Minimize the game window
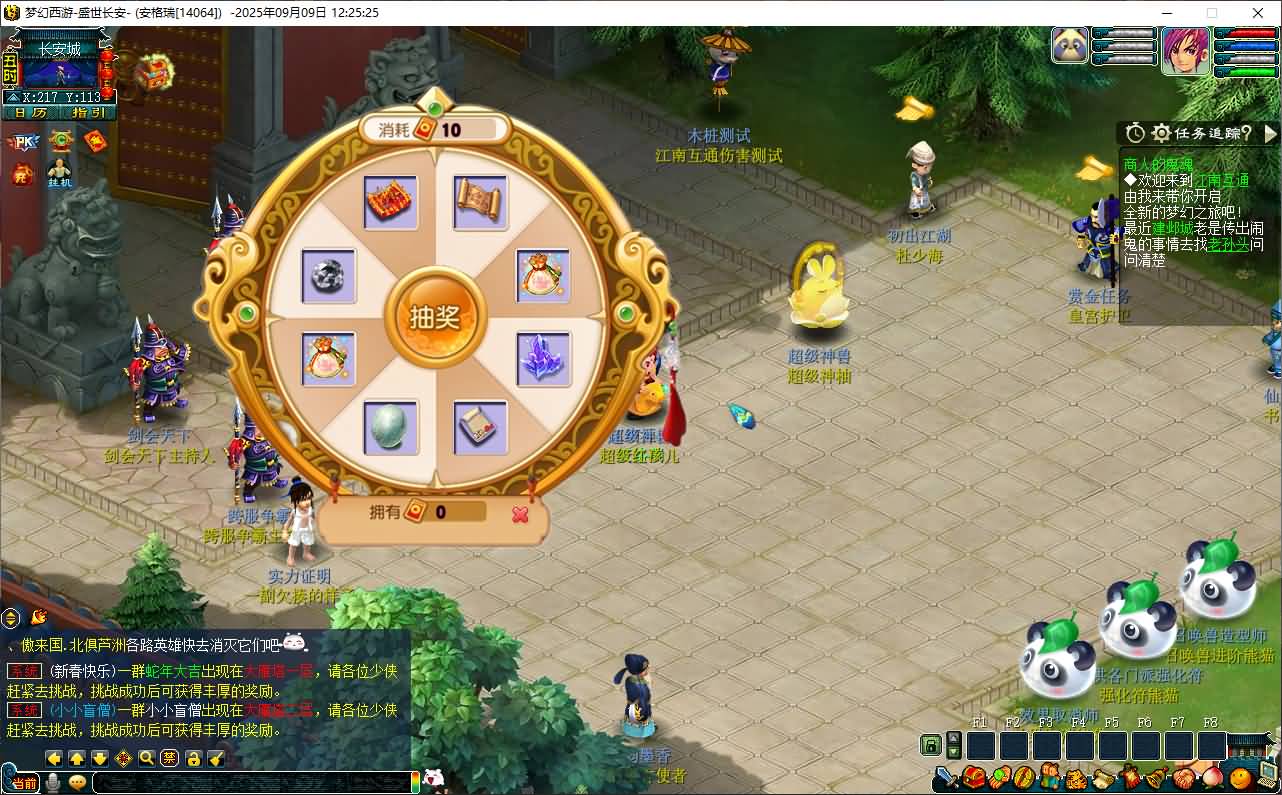1282x795 pixels. (1166, 13)
